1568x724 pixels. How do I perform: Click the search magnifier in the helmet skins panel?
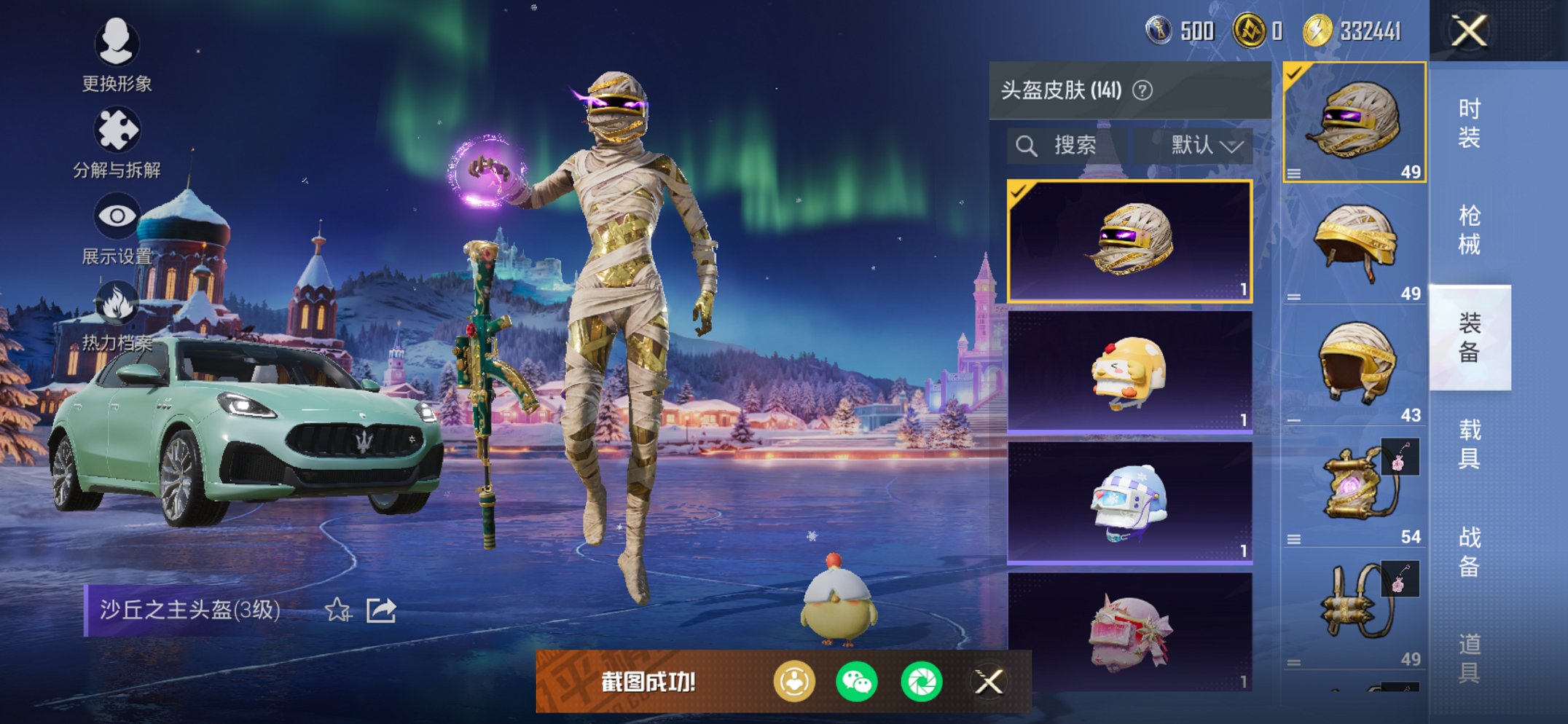[x=1027, y=144]
